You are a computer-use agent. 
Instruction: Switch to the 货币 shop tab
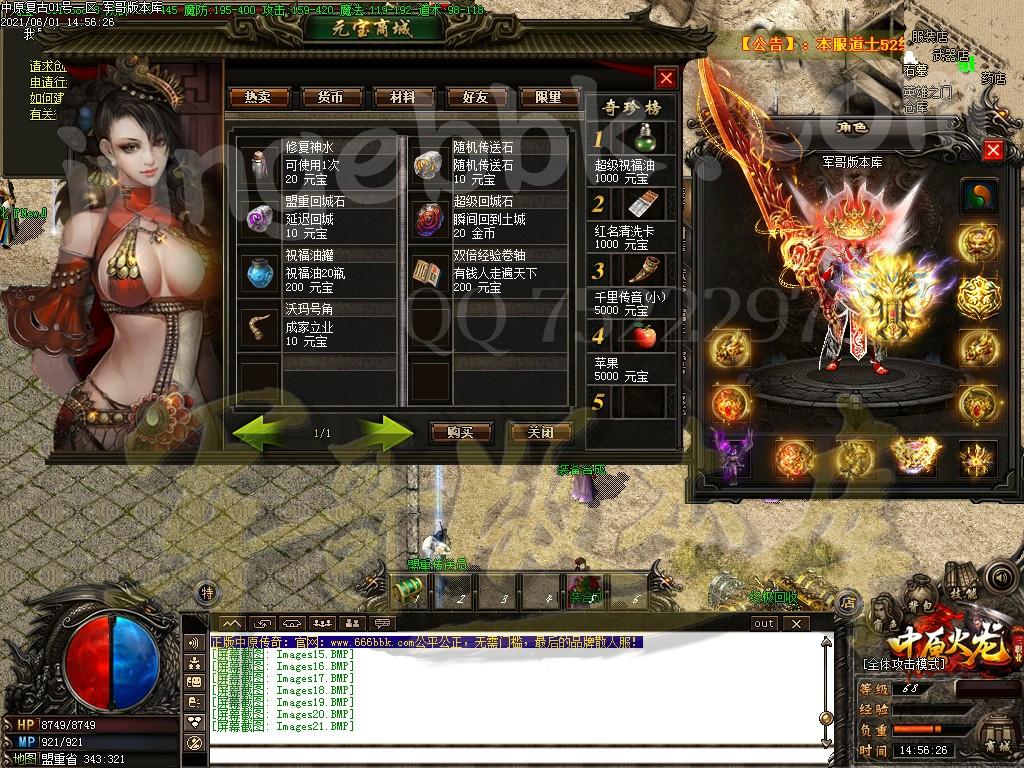330,97
